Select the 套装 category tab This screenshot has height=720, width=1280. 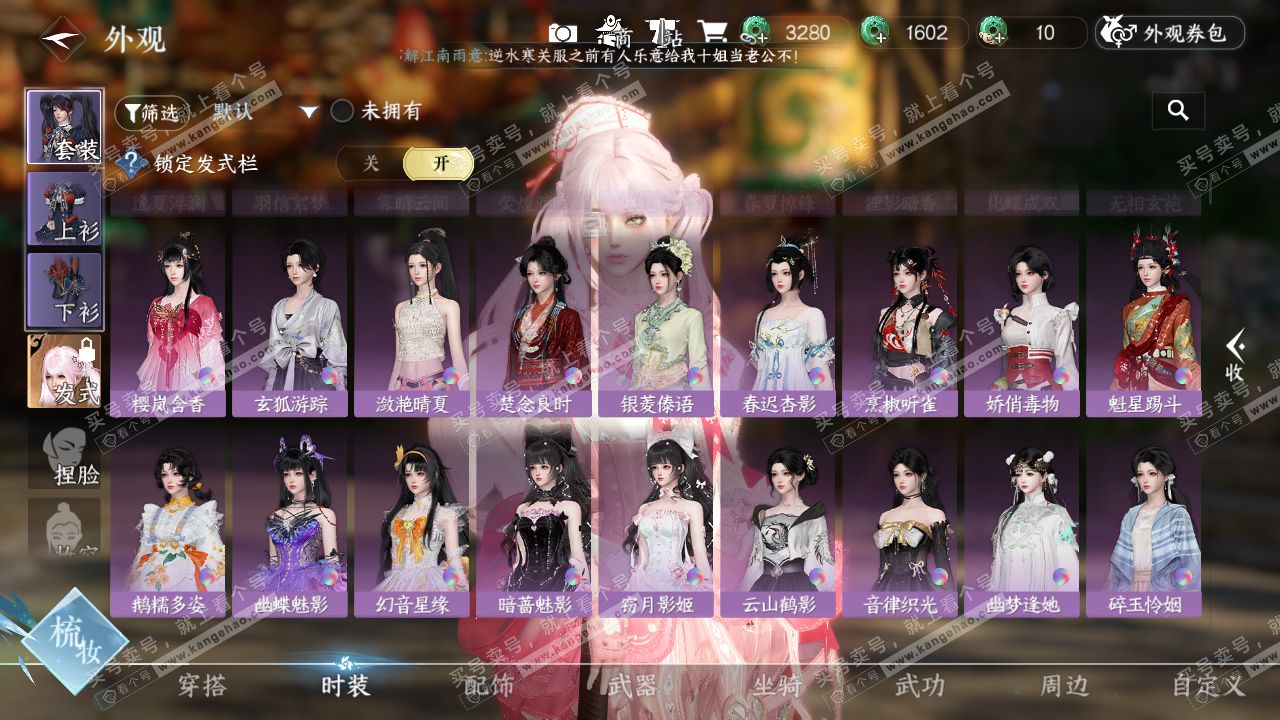click(64, 127)
